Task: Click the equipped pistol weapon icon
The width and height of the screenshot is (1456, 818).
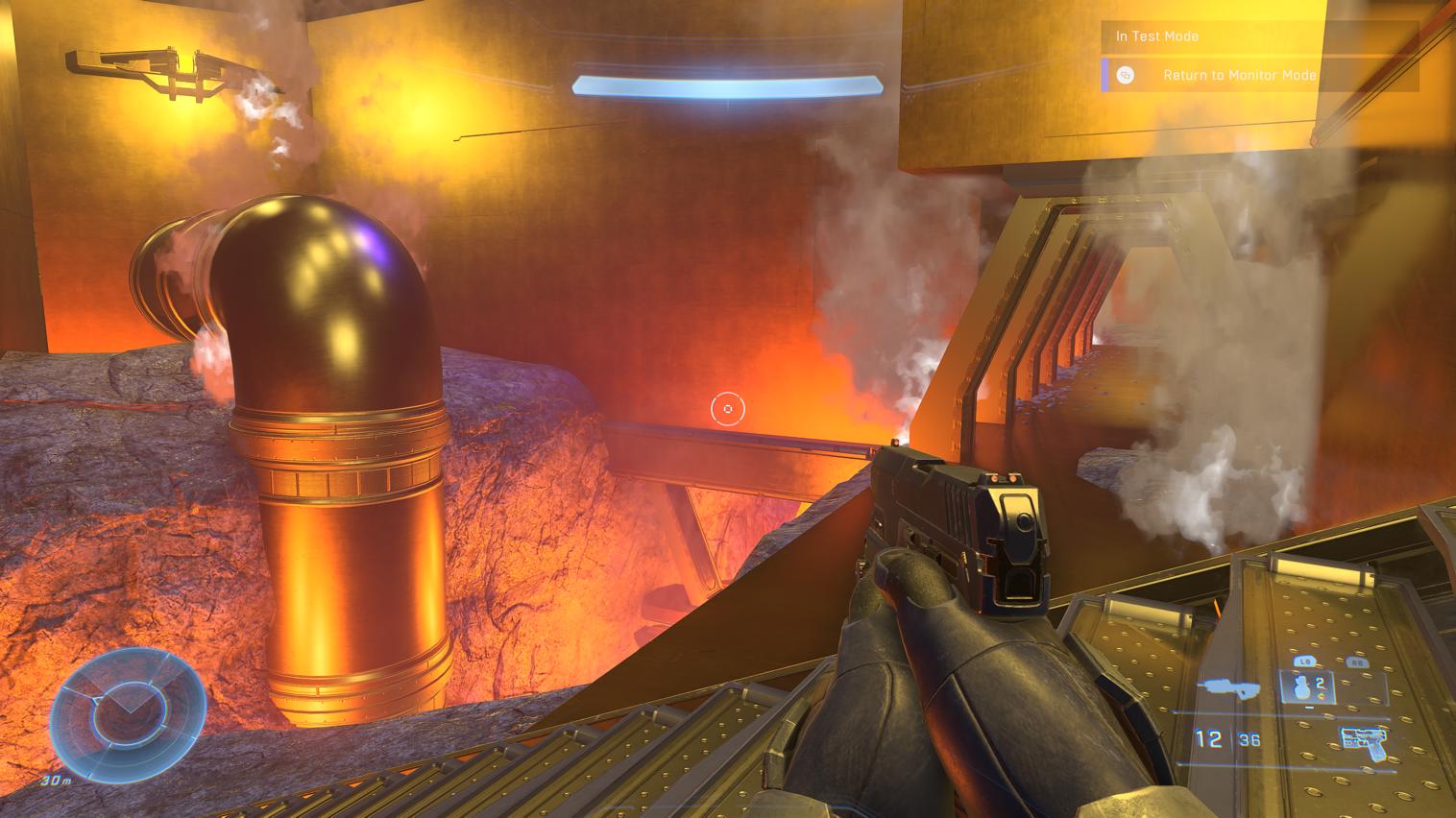Action: pos(1363,739)
